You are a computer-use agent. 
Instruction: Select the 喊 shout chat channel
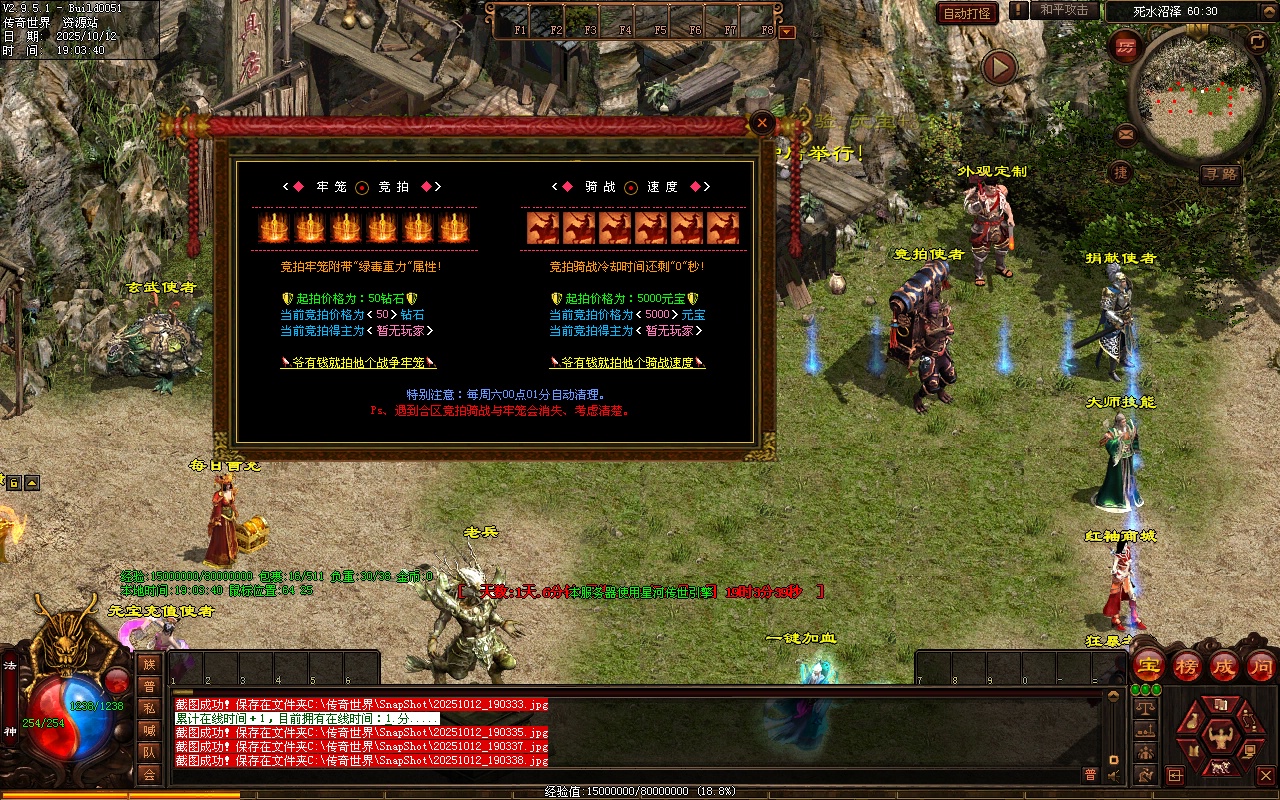coord(149,730)
